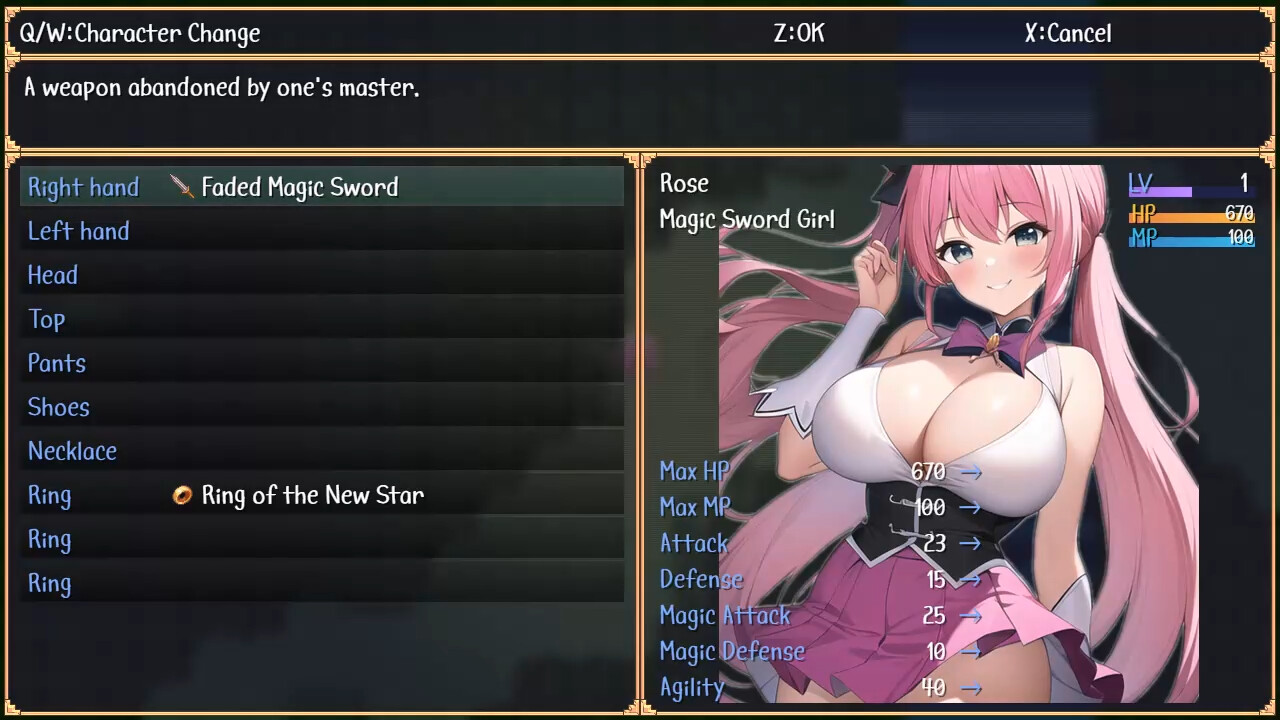Click the Q/W:Character Change option

(140, 33)
